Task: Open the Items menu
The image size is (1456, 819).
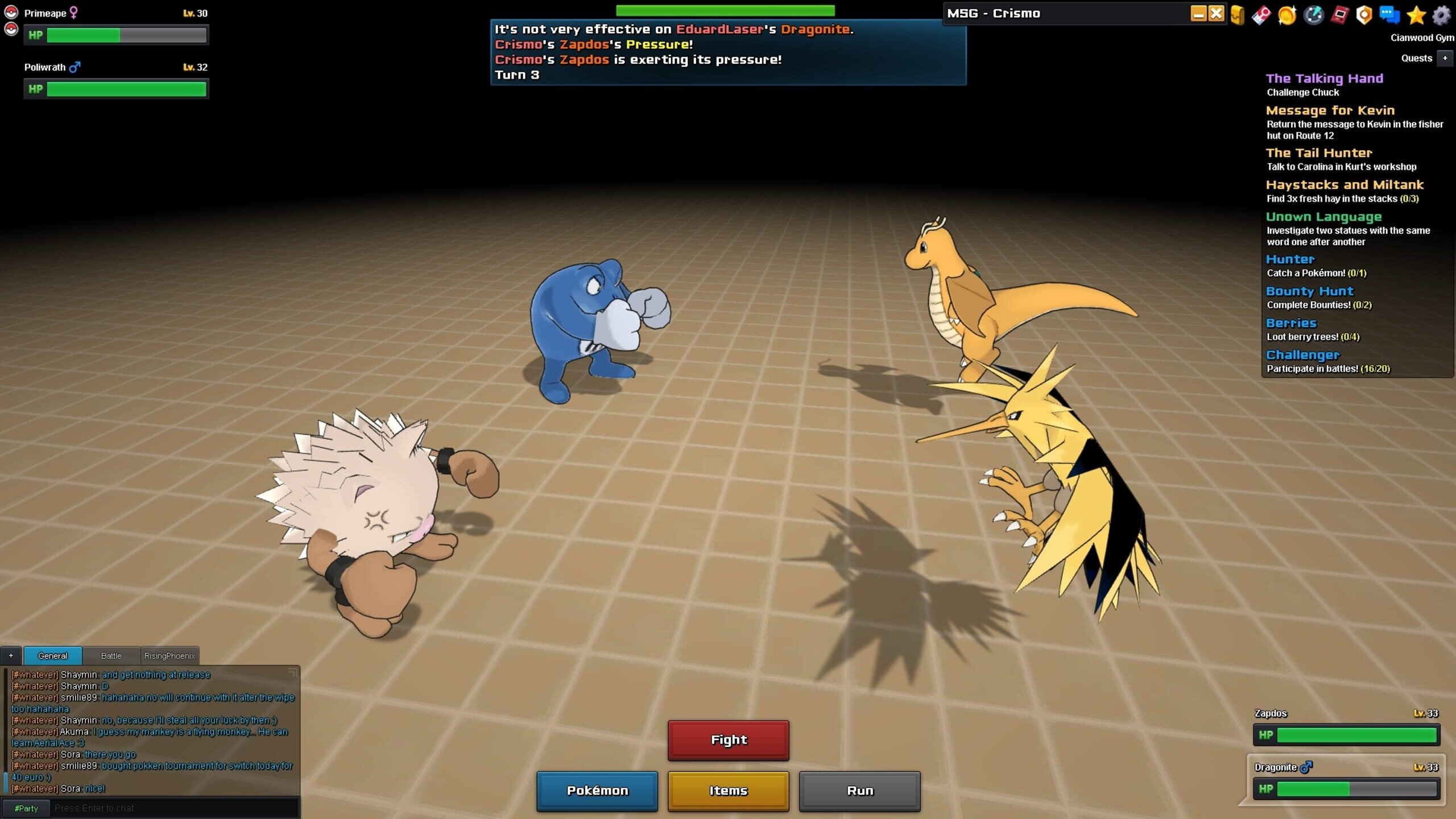Action: pyautogui.click(x=728, y=791)
